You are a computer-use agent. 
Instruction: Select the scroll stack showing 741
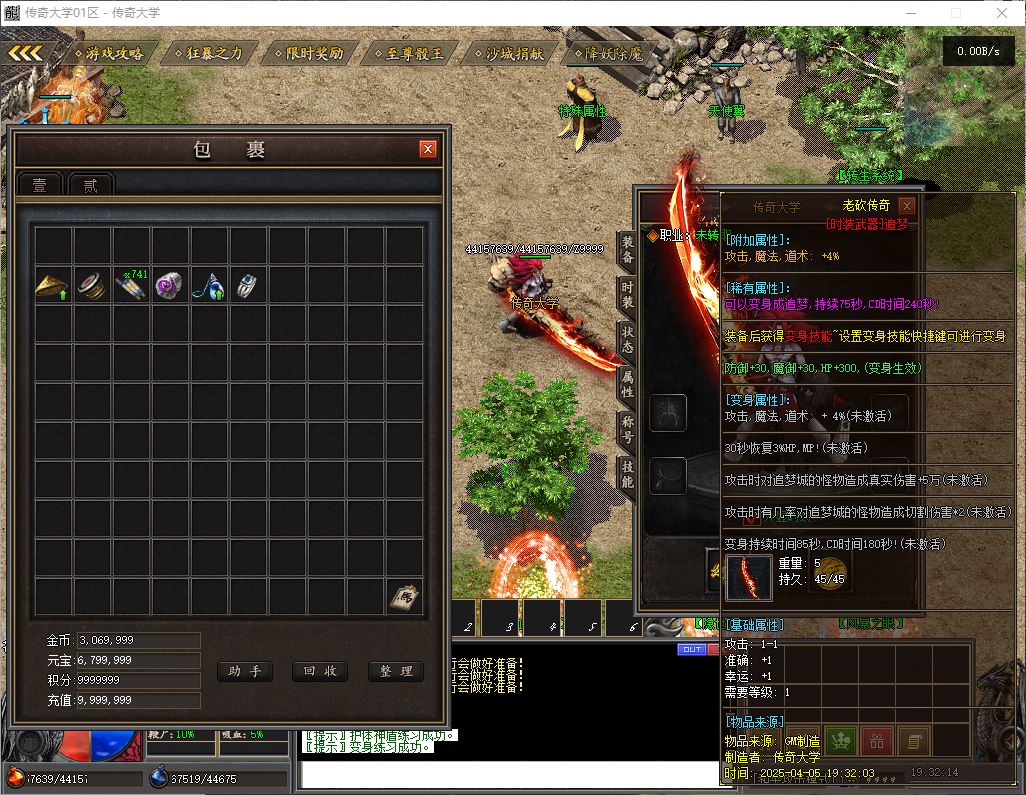[131, 286]
